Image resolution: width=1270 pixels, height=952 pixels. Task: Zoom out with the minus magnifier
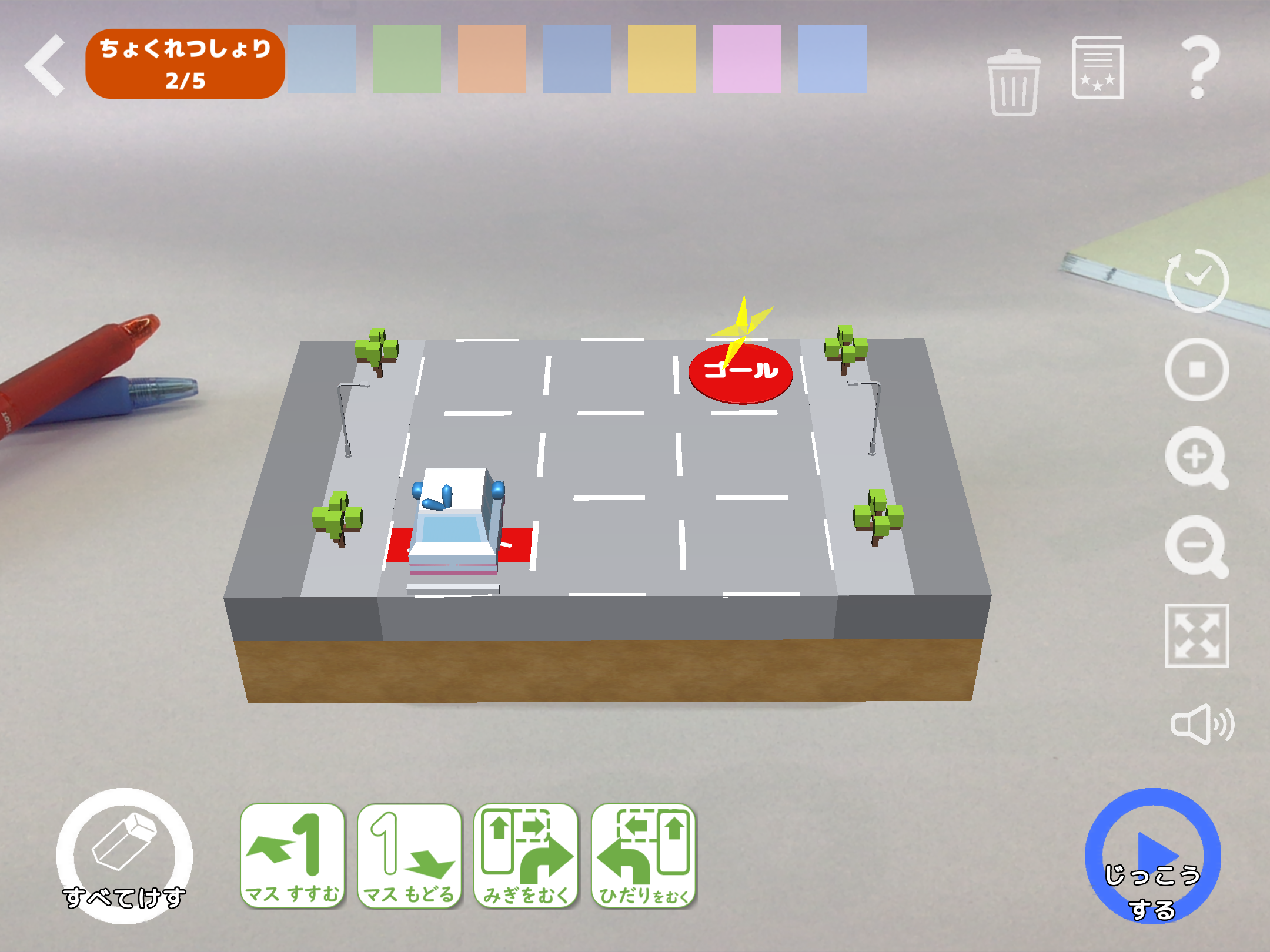tap(1197, 547)
